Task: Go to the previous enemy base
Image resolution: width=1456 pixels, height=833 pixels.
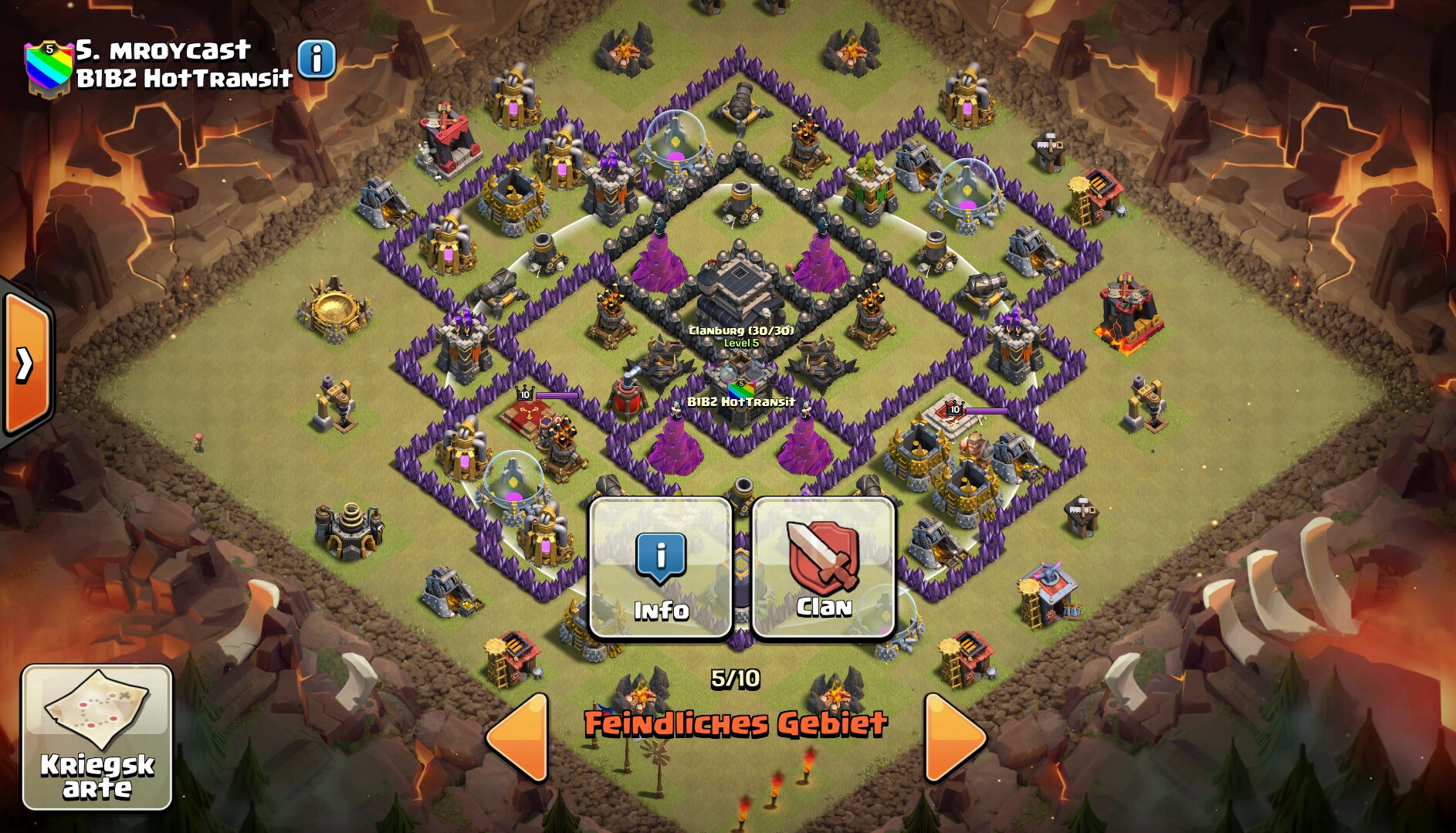Action: (519, 737)
